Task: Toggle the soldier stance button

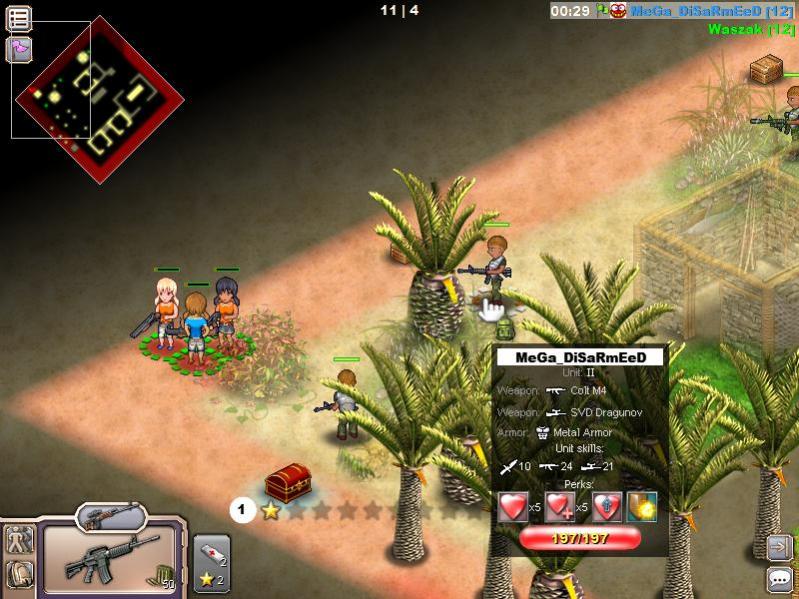Action: (x=18, y=540)
